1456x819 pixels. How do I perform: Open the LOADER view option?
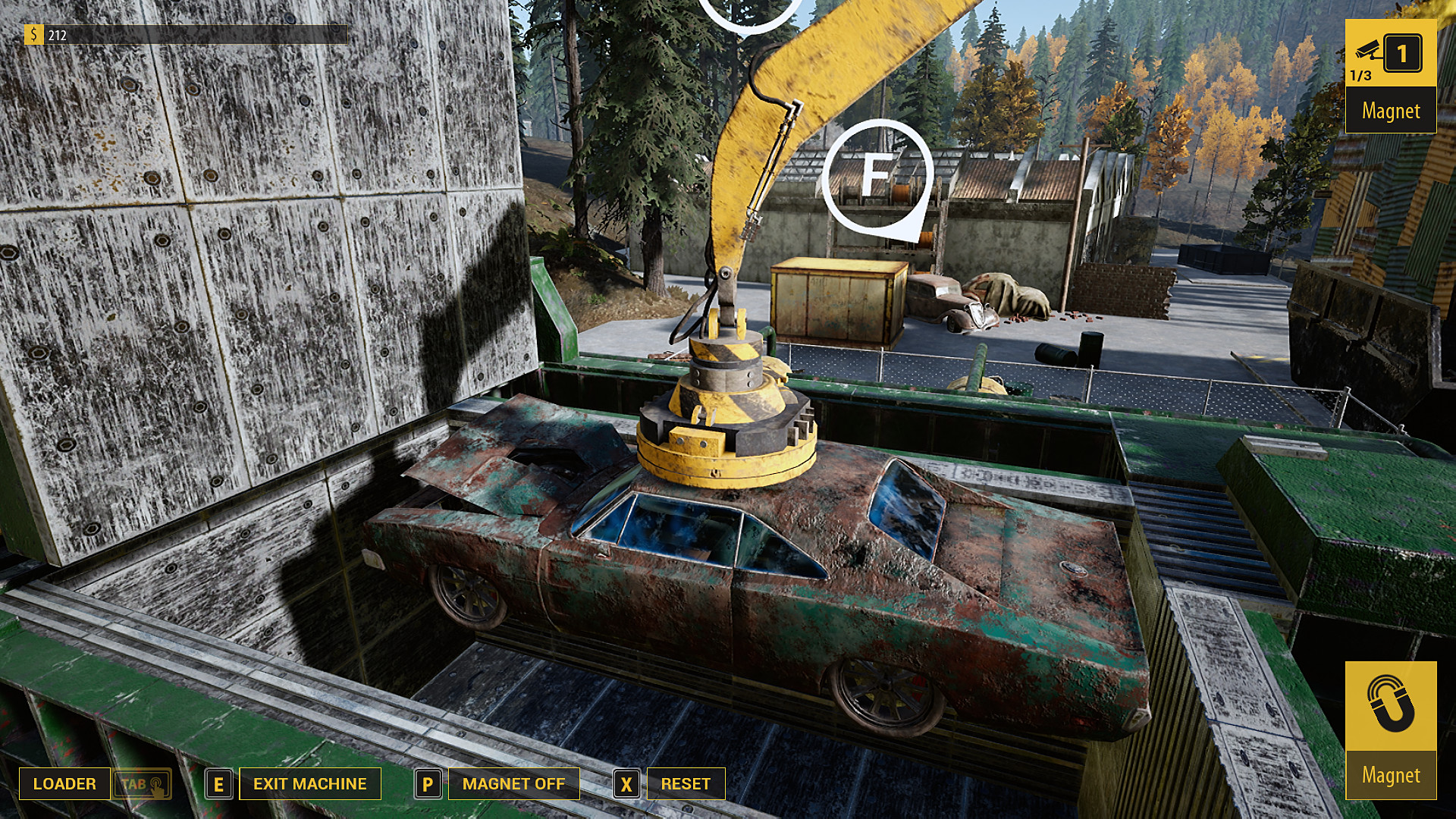64,783
